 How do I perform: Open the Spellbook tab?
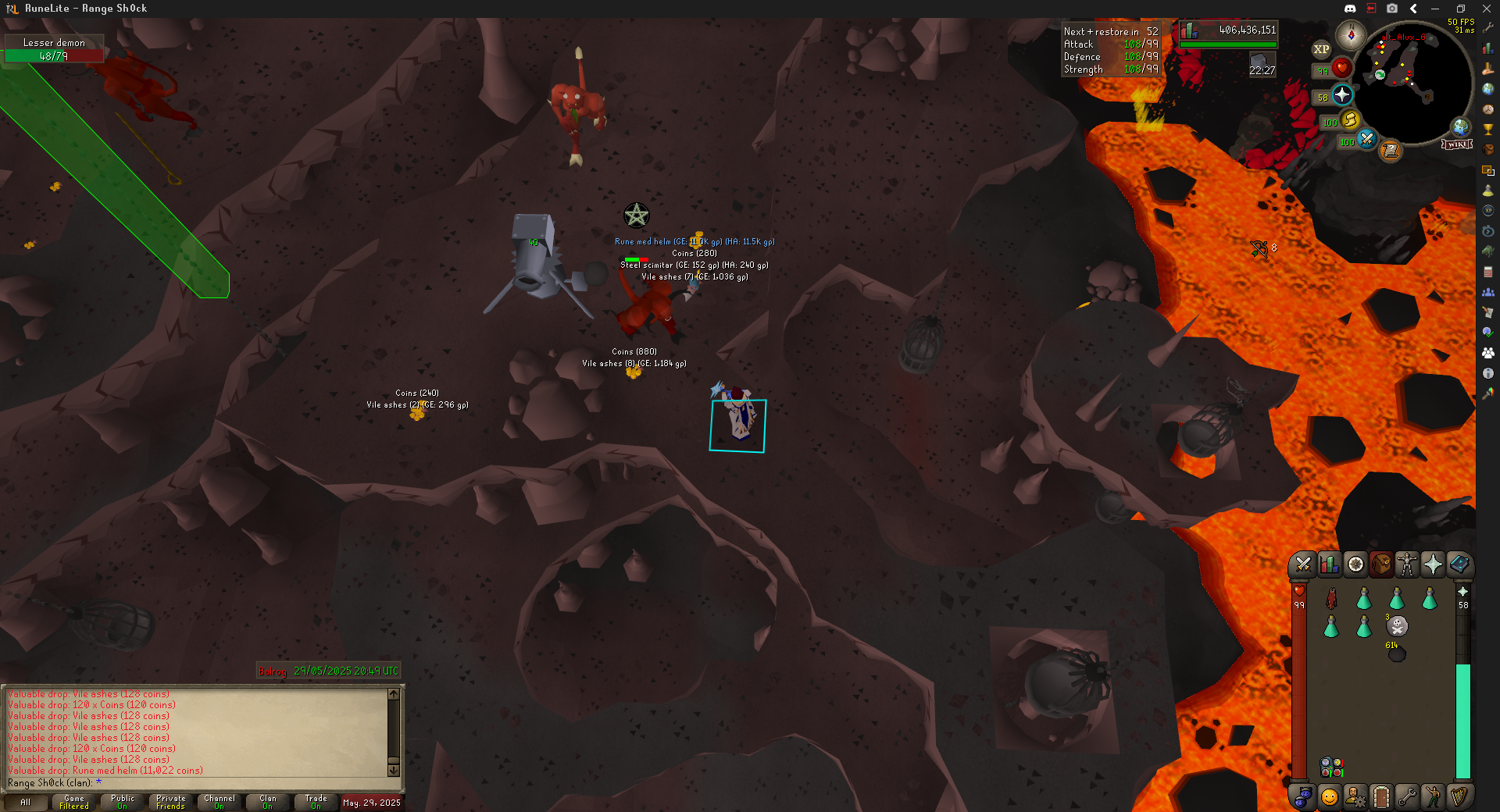tap(1459, 564)
